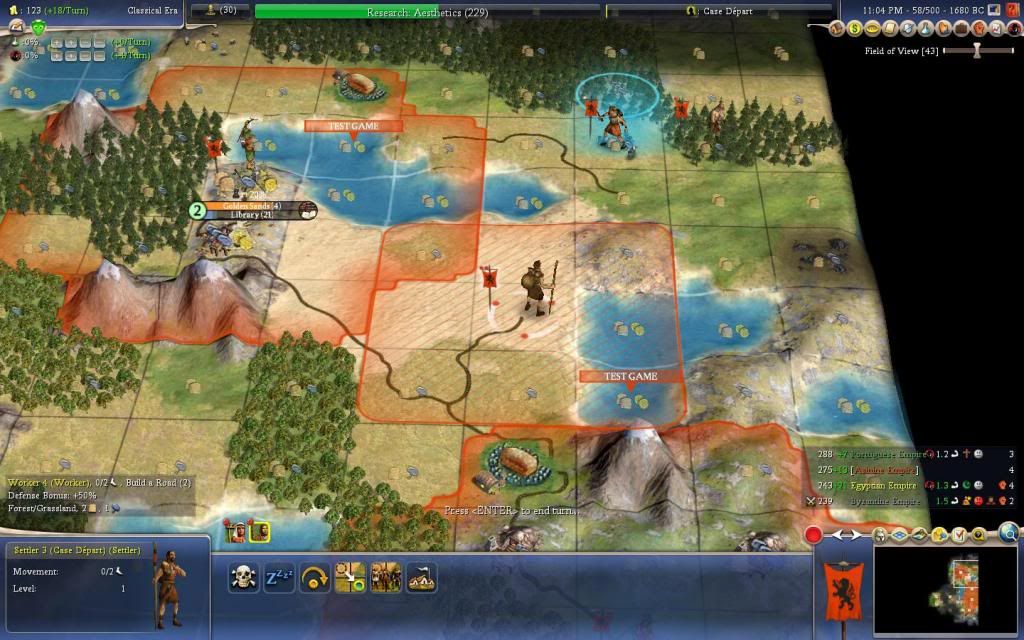Select the highlighted settler unit portrait
Viewport: 1024px width, 640px height.
click(x=258, y=532)
